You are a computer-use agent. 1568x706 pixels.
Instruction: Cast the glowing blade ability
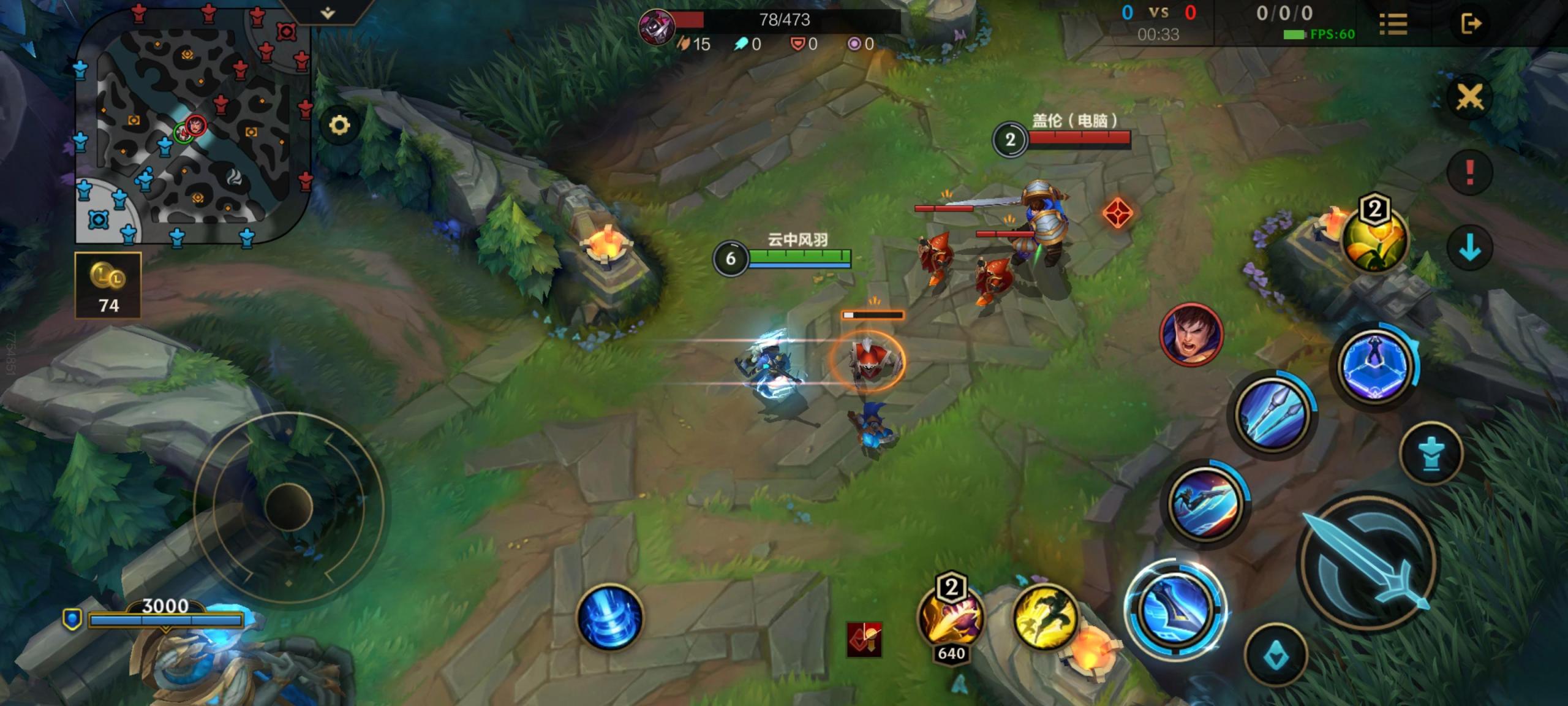point(1175,609)
